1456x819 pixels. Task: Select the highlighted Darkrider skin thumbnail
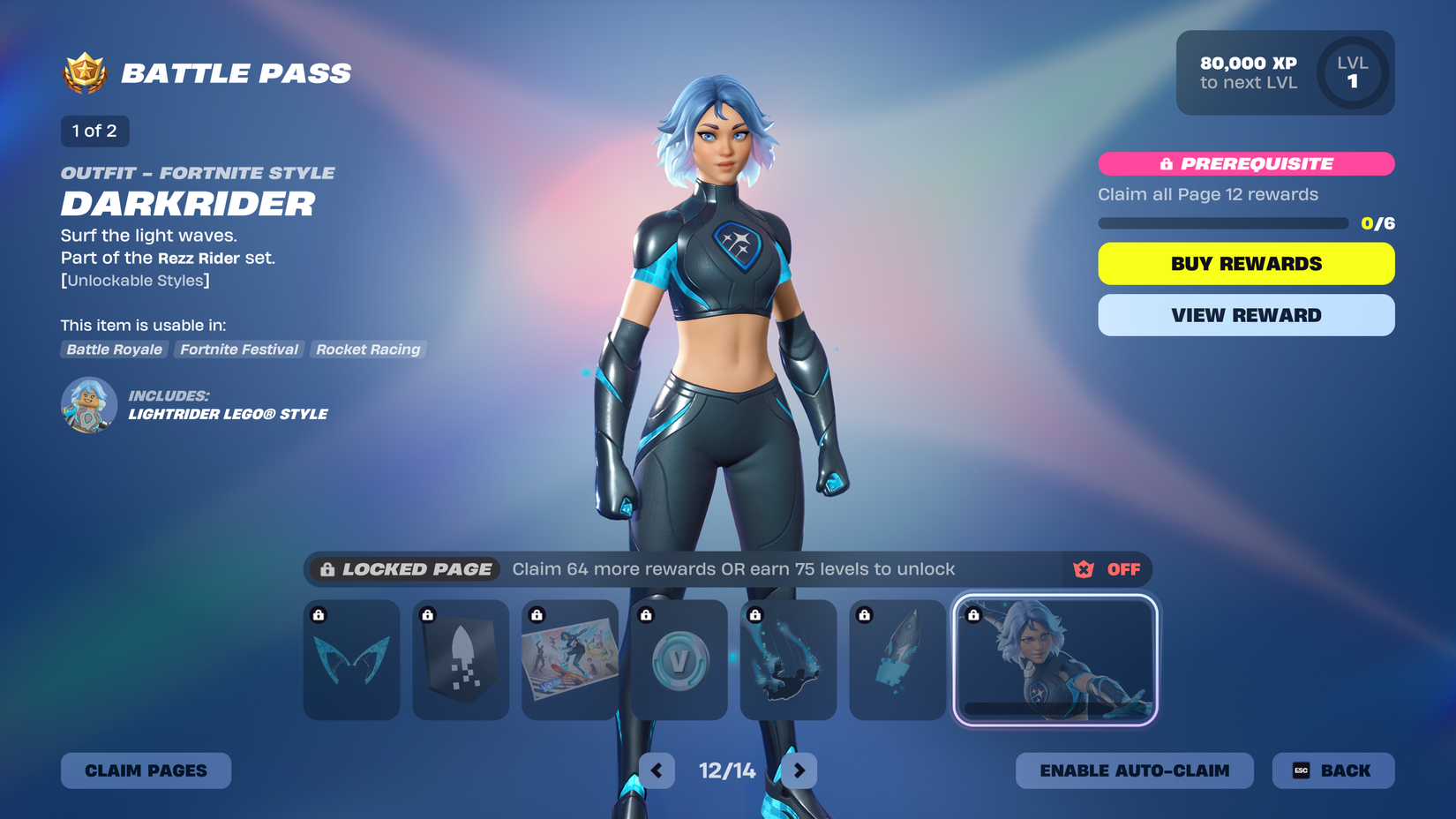coord(1055,660)
